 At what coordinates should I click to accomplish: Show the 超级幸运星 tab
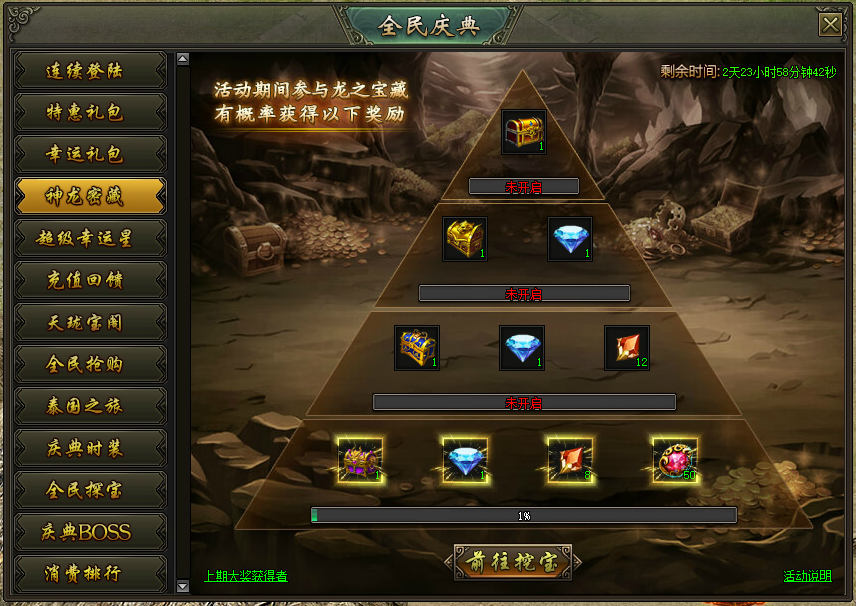pos(90,238)
